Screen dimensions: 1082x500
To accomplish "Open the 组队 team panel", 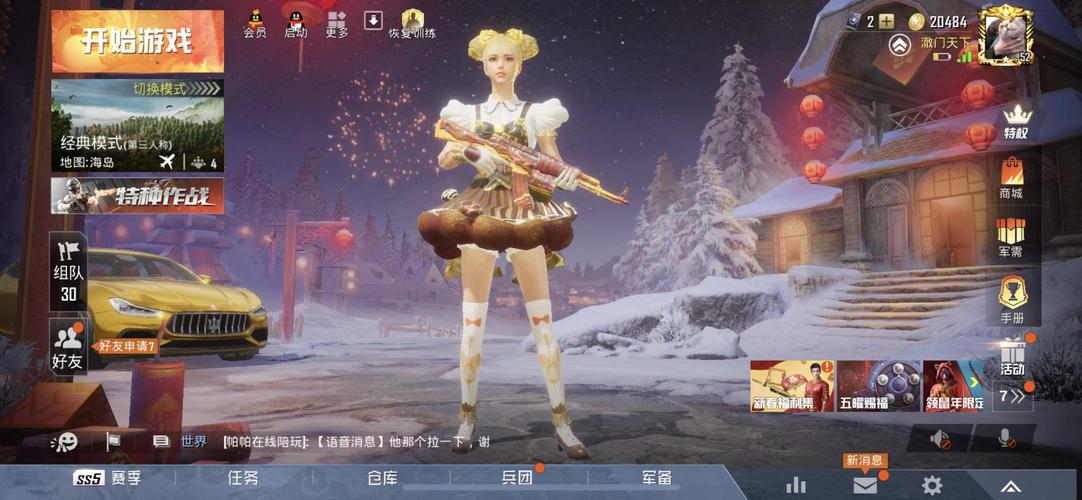I will [x=68, y=272].
